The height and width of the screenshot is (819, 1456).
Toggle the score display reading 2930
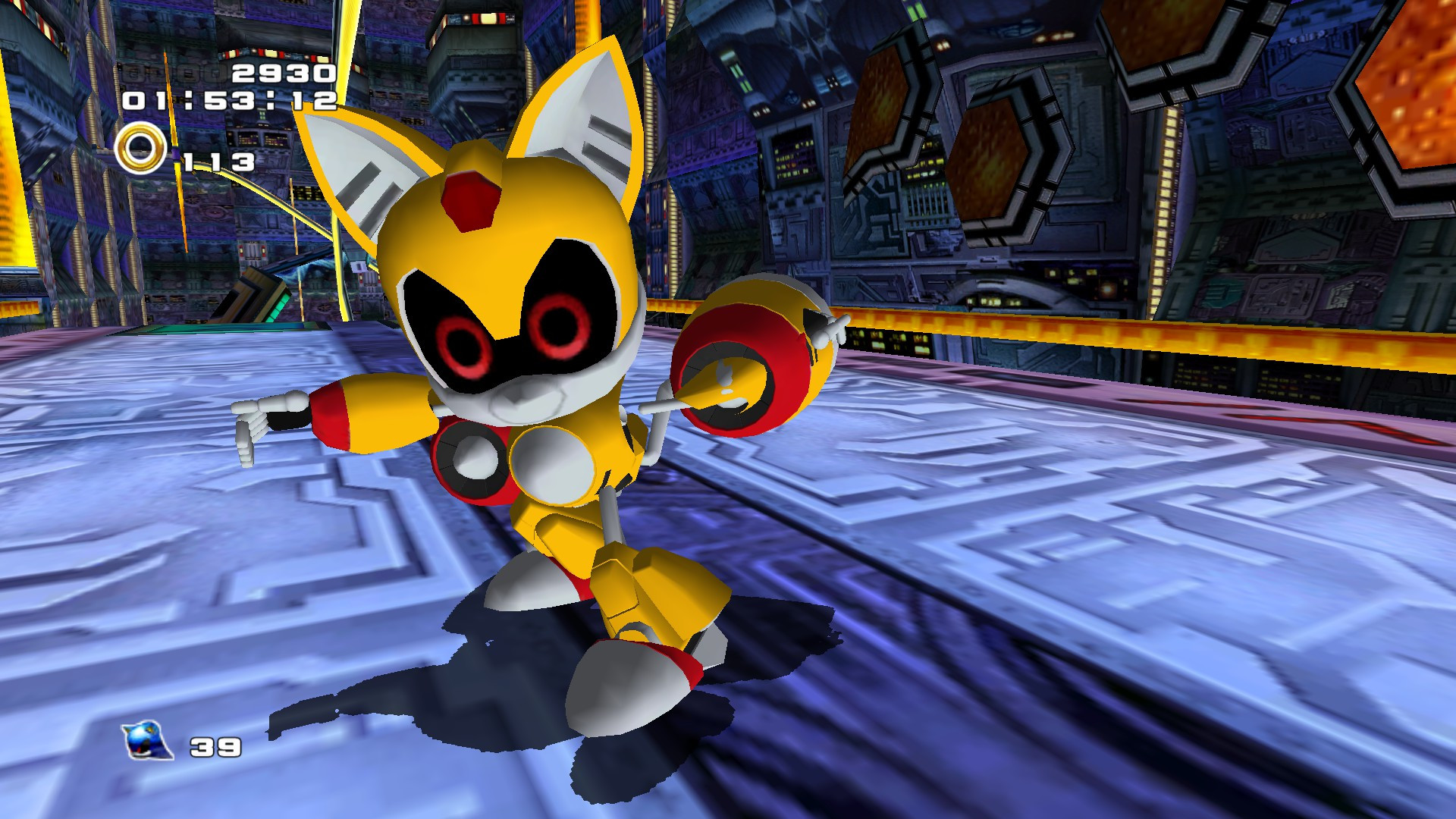click(x=284, y=73)
